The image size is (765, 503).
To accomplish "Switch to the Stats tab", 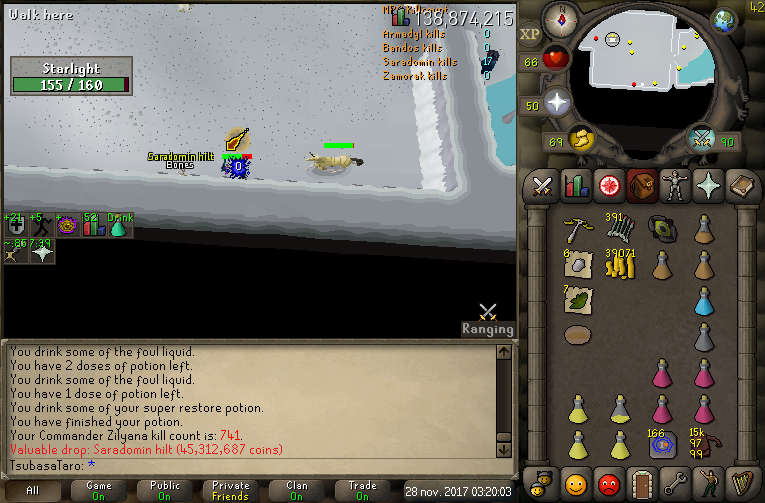I will pos(575,185).
